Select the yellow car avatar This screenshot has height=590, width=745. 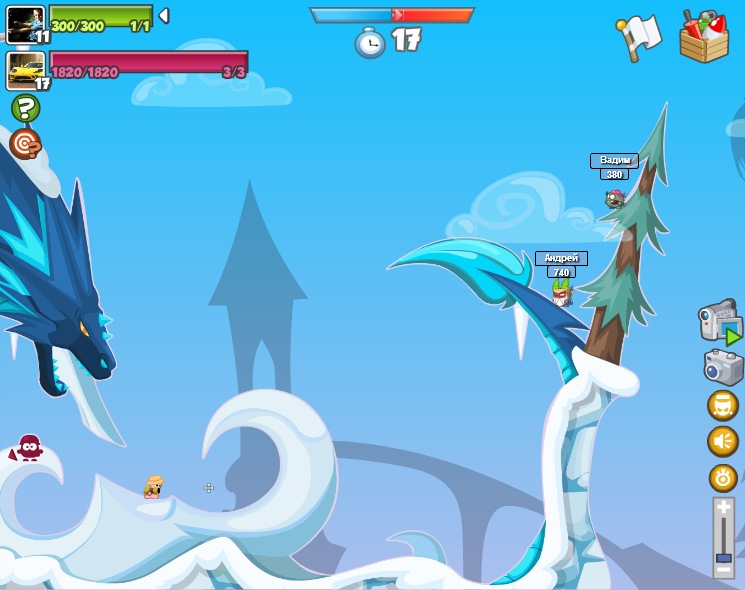point(25,70)
